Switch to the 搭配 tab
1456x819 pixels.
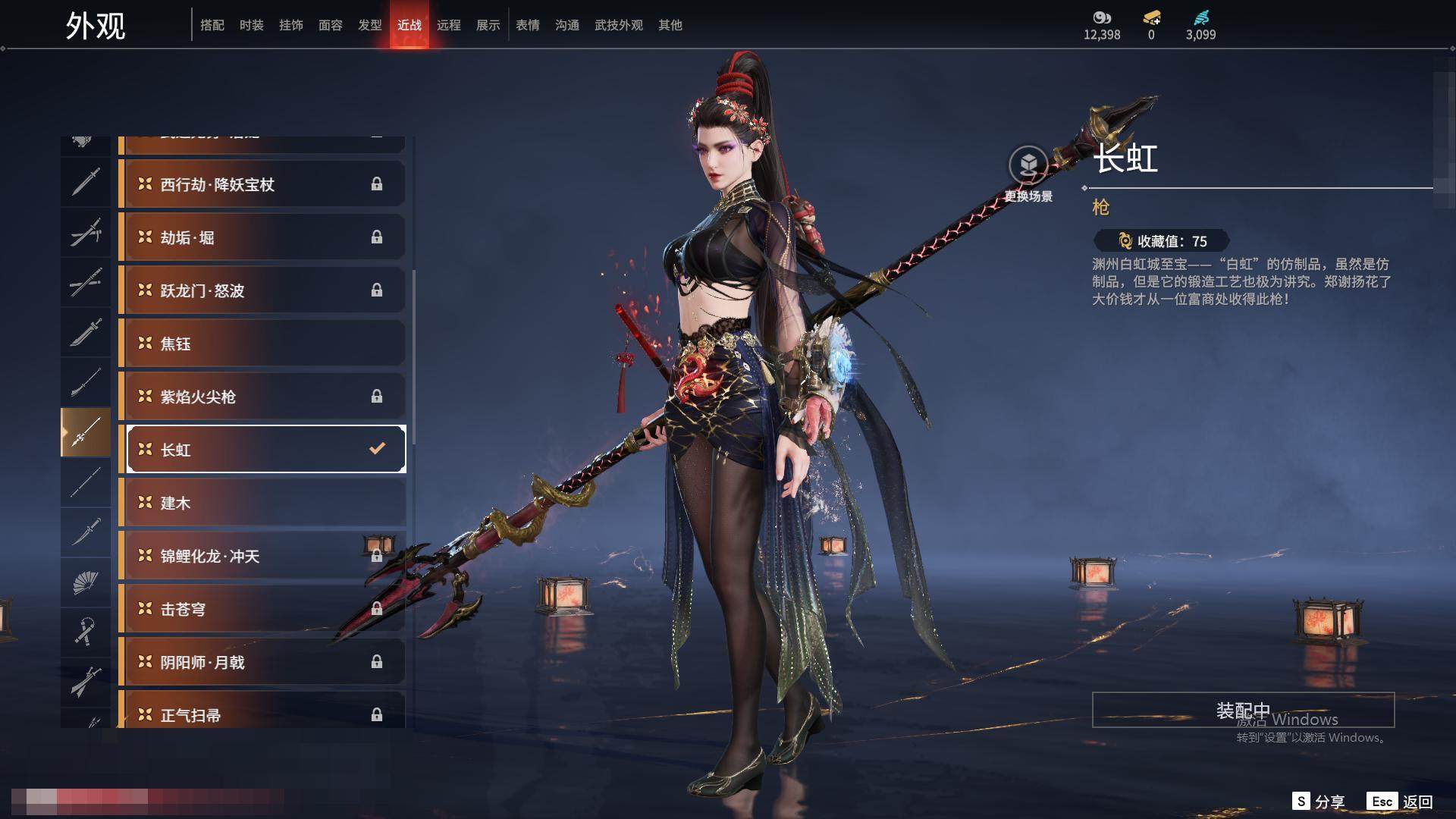tap(212, 25)
